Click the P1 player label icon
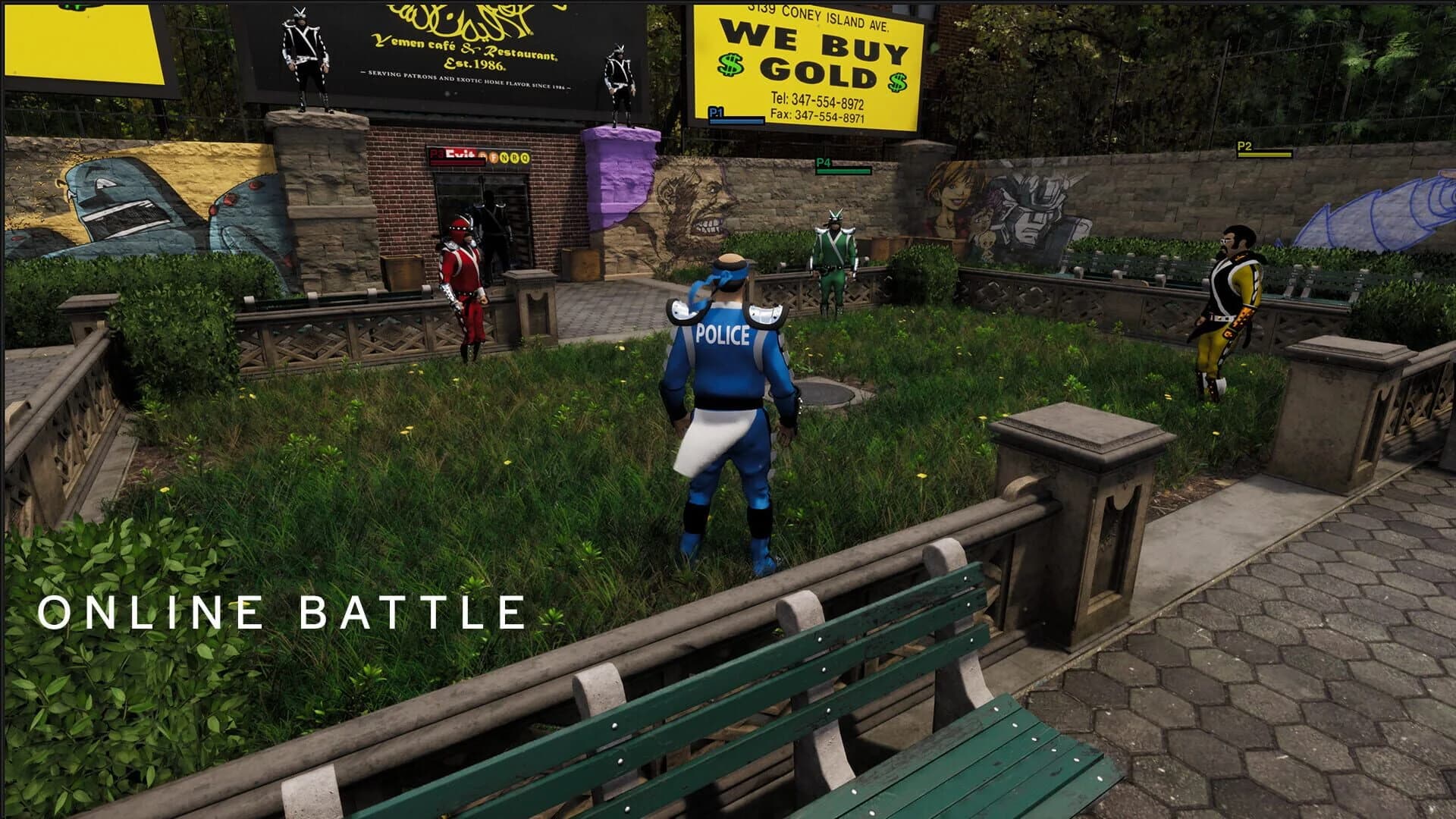 tap(716, 111)
